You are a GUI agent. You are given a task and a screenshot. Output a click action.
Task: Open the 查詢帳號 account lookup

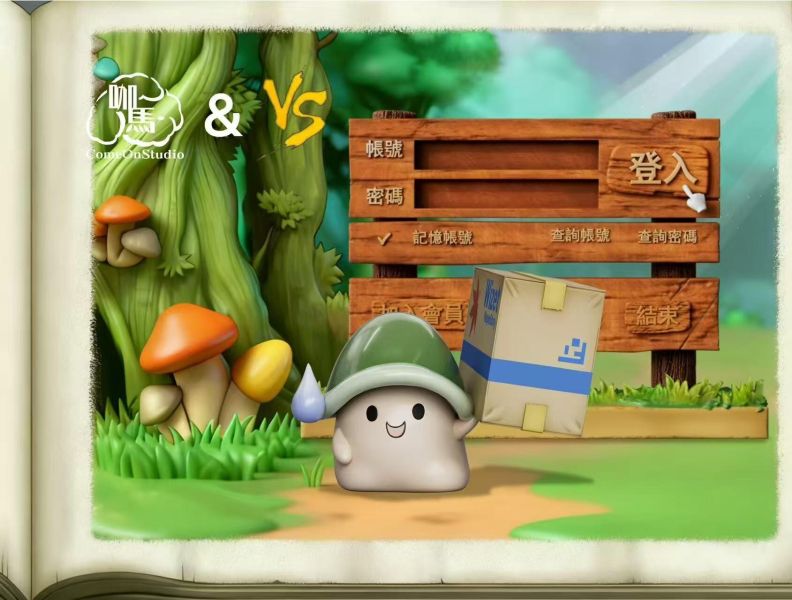click(580, 237)
